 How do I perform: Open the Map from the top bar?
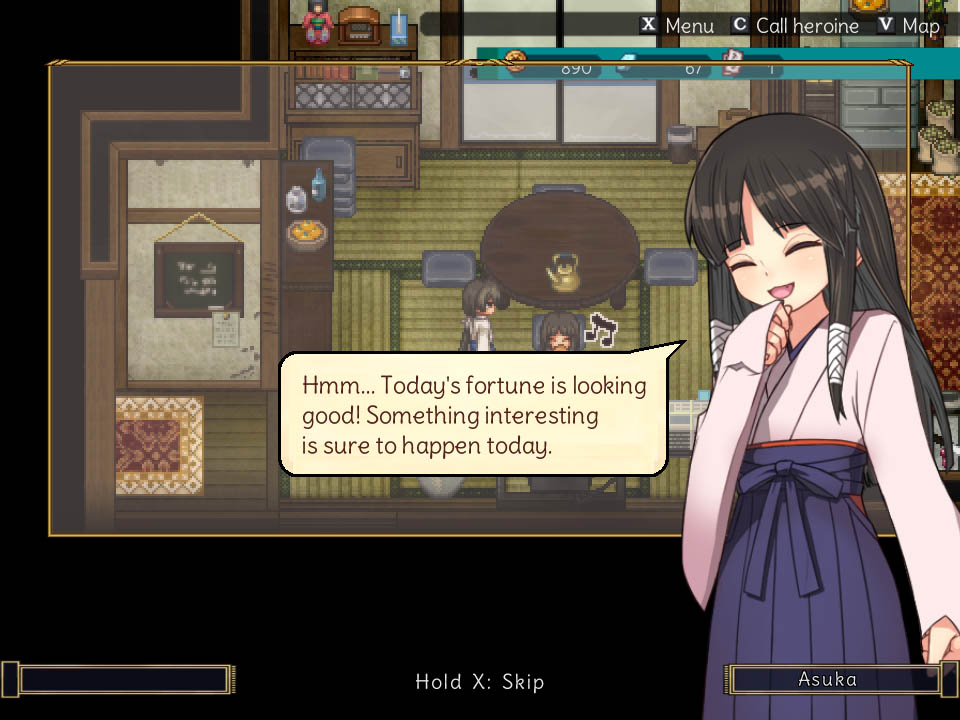(x=909, y=26)
